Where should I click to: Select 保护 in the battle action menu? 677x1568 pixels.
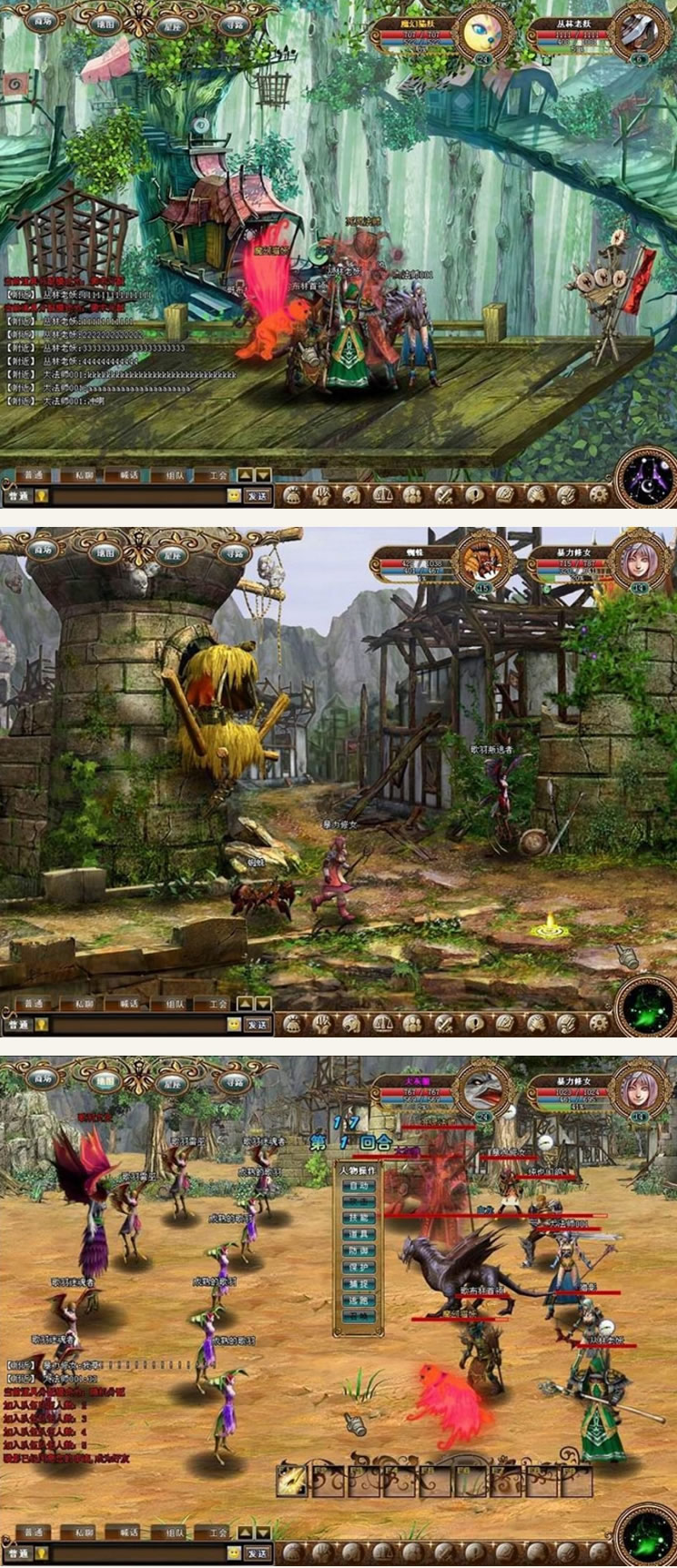tap(359, 1268)
